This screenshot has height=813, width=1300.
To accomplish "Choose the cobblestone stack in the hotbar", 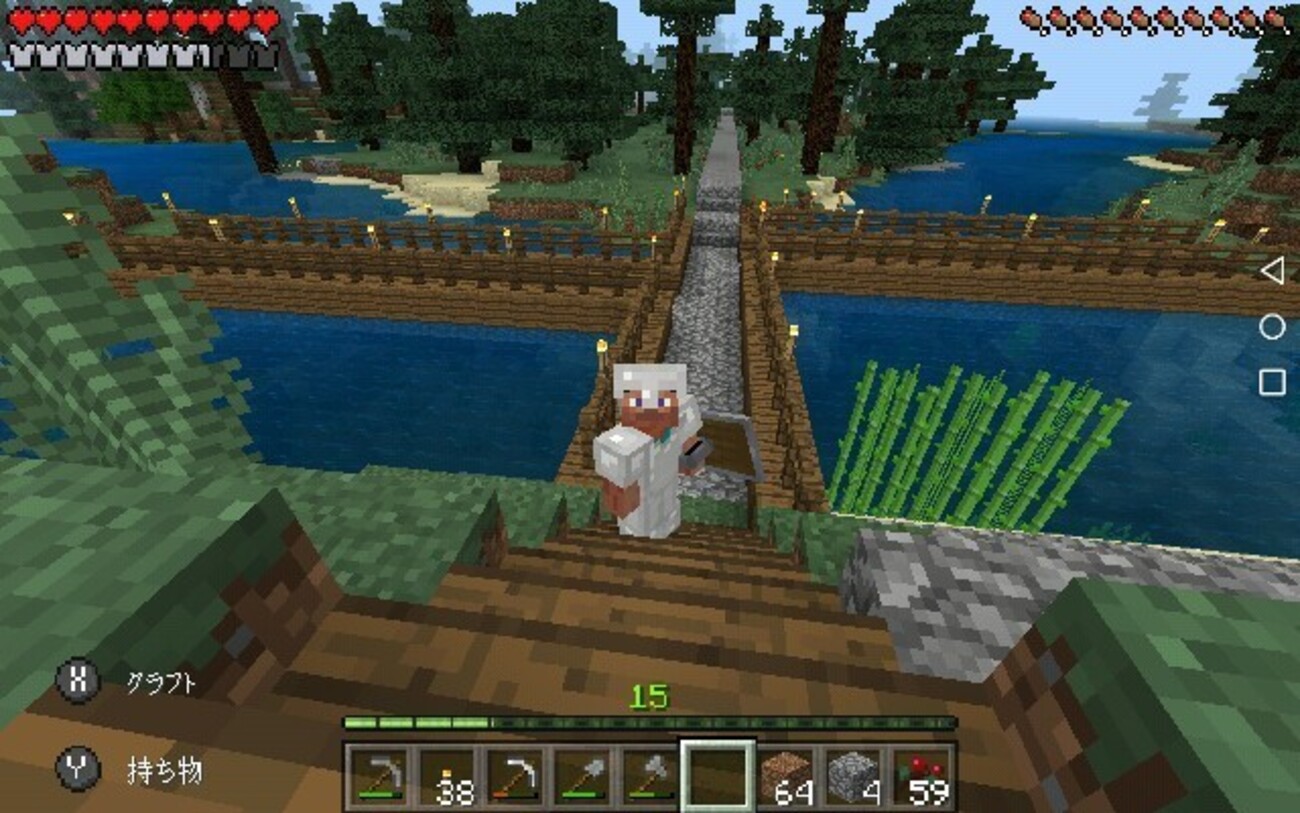I will 854,775.
